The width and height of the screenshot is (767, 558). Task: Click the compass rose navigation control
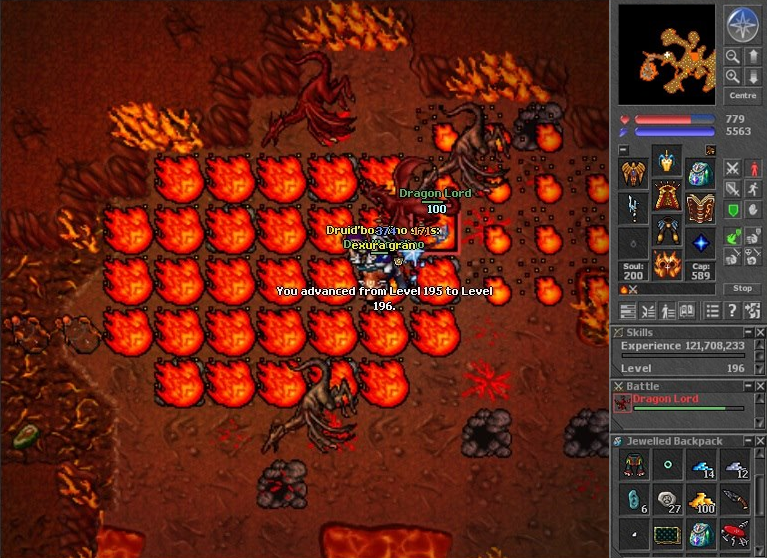tap(742, 25)
